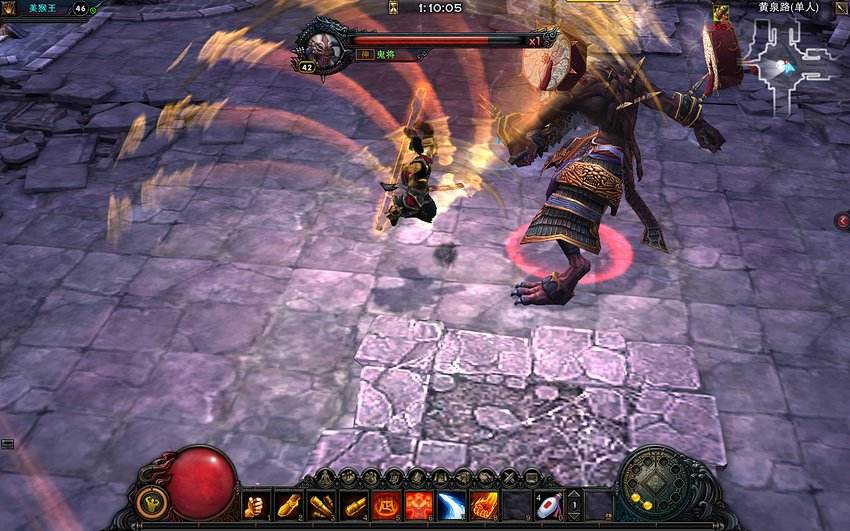Click the ornate compass dial panel

click(660, 490)
